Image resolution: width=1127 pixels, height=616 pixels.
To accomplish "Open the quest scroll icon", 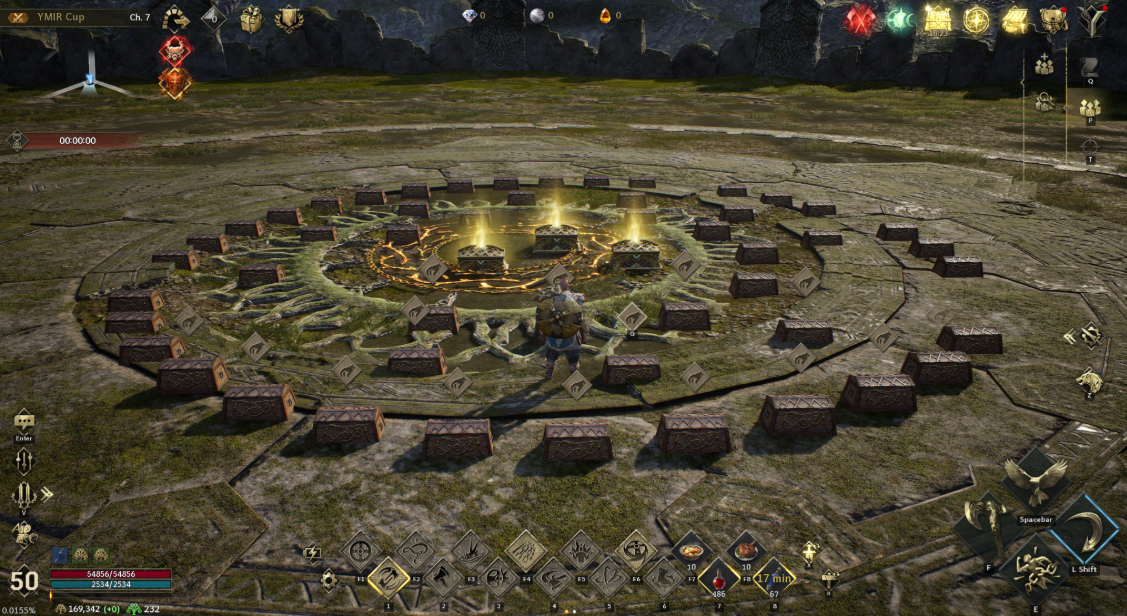I will 1089,68.
